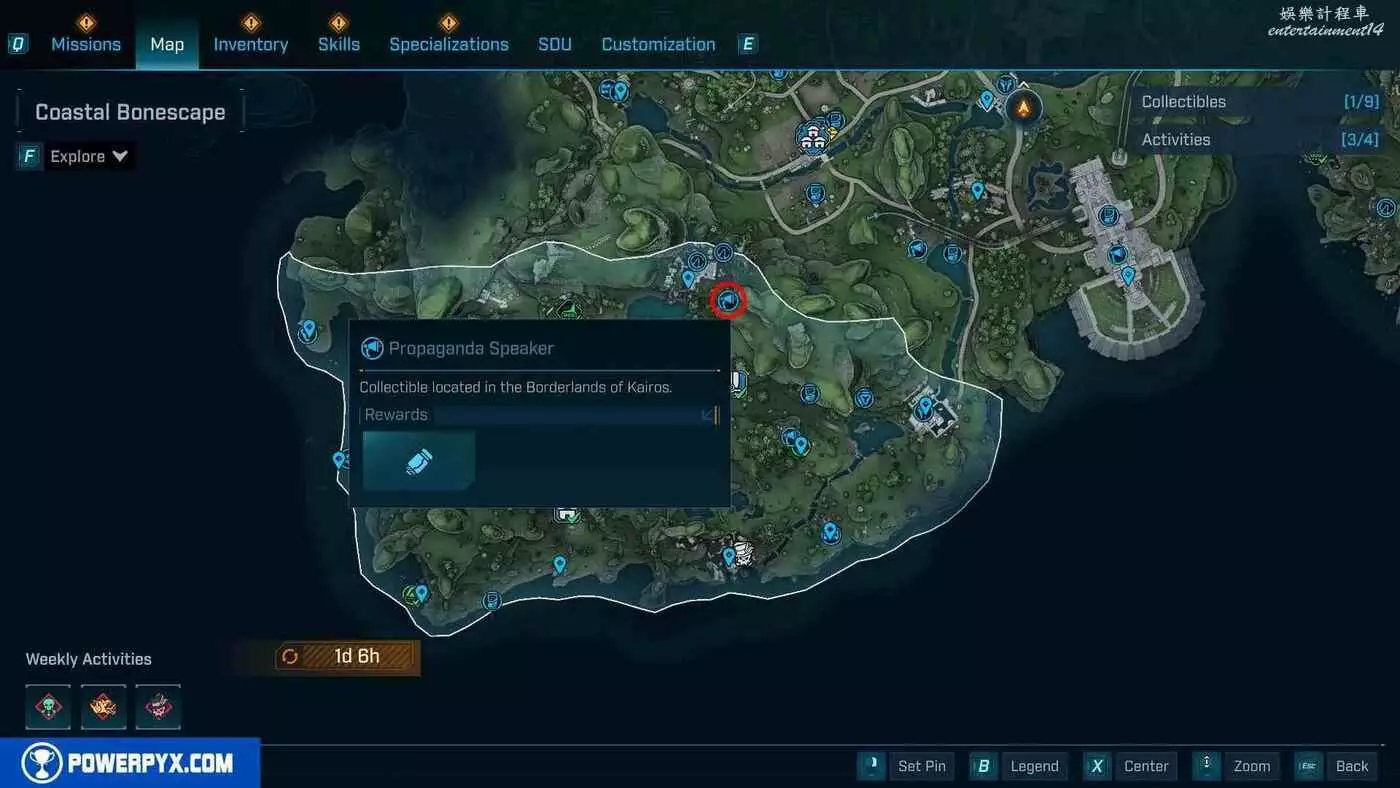Click the red-circled Propaganda Speaker marker
Image resolution: width=1400 pixels, height=788 pixels.
728,299
